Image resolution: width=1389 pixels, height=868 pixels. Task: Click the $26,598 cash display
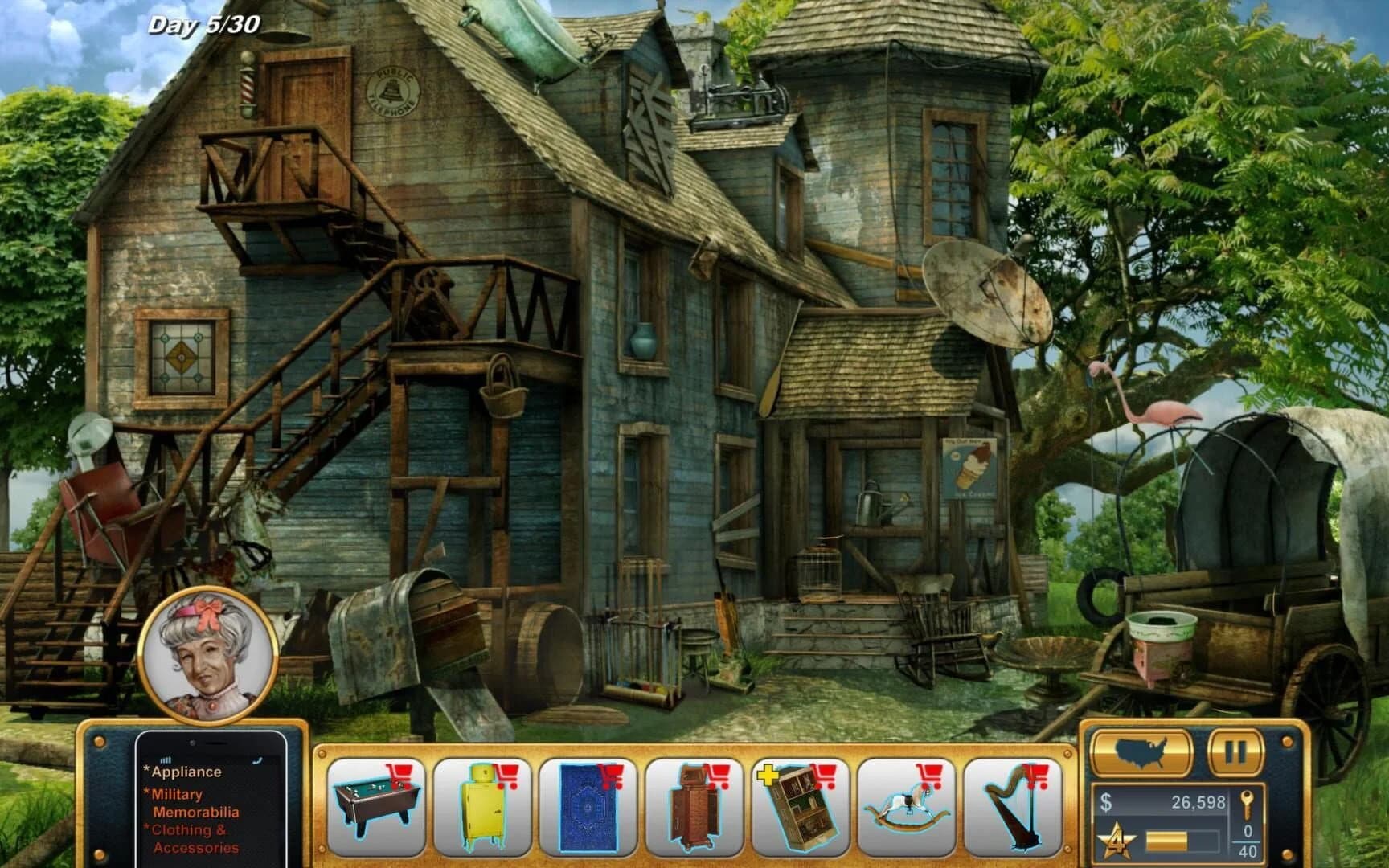coord(1164,801)
